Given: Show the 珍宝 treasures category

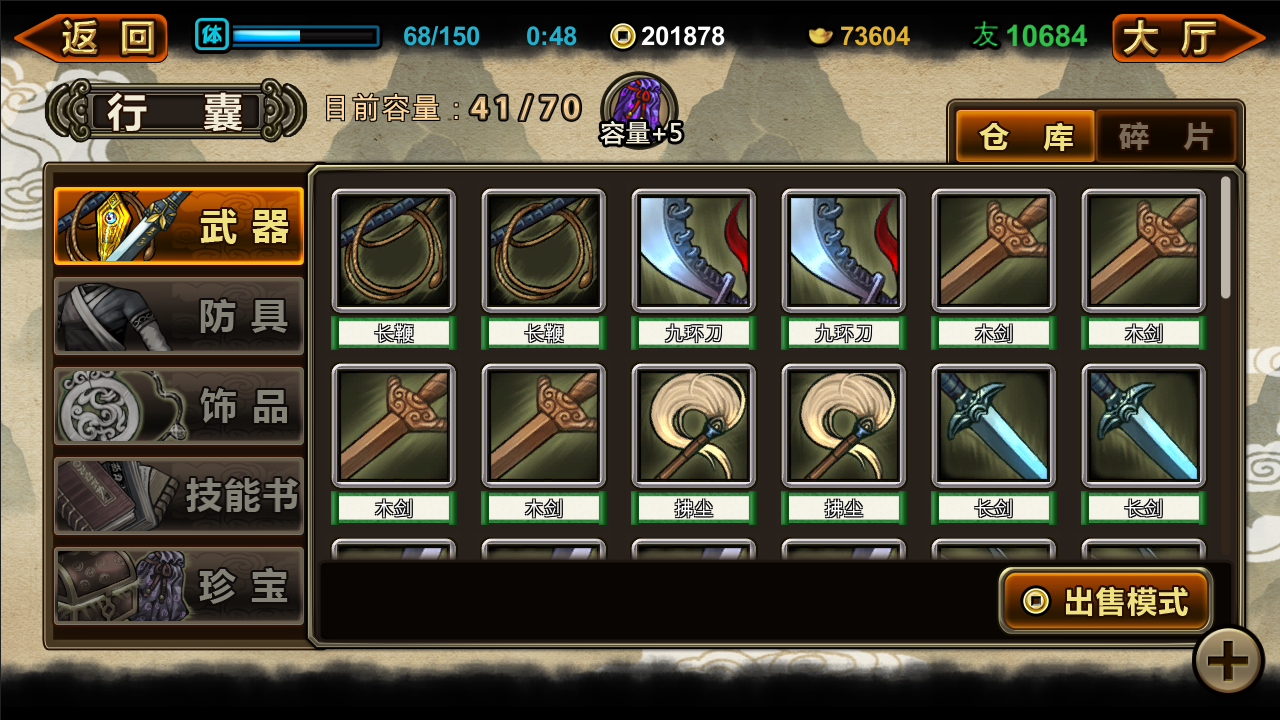Looking at the screenshot, I should click(x=179, y=586).
